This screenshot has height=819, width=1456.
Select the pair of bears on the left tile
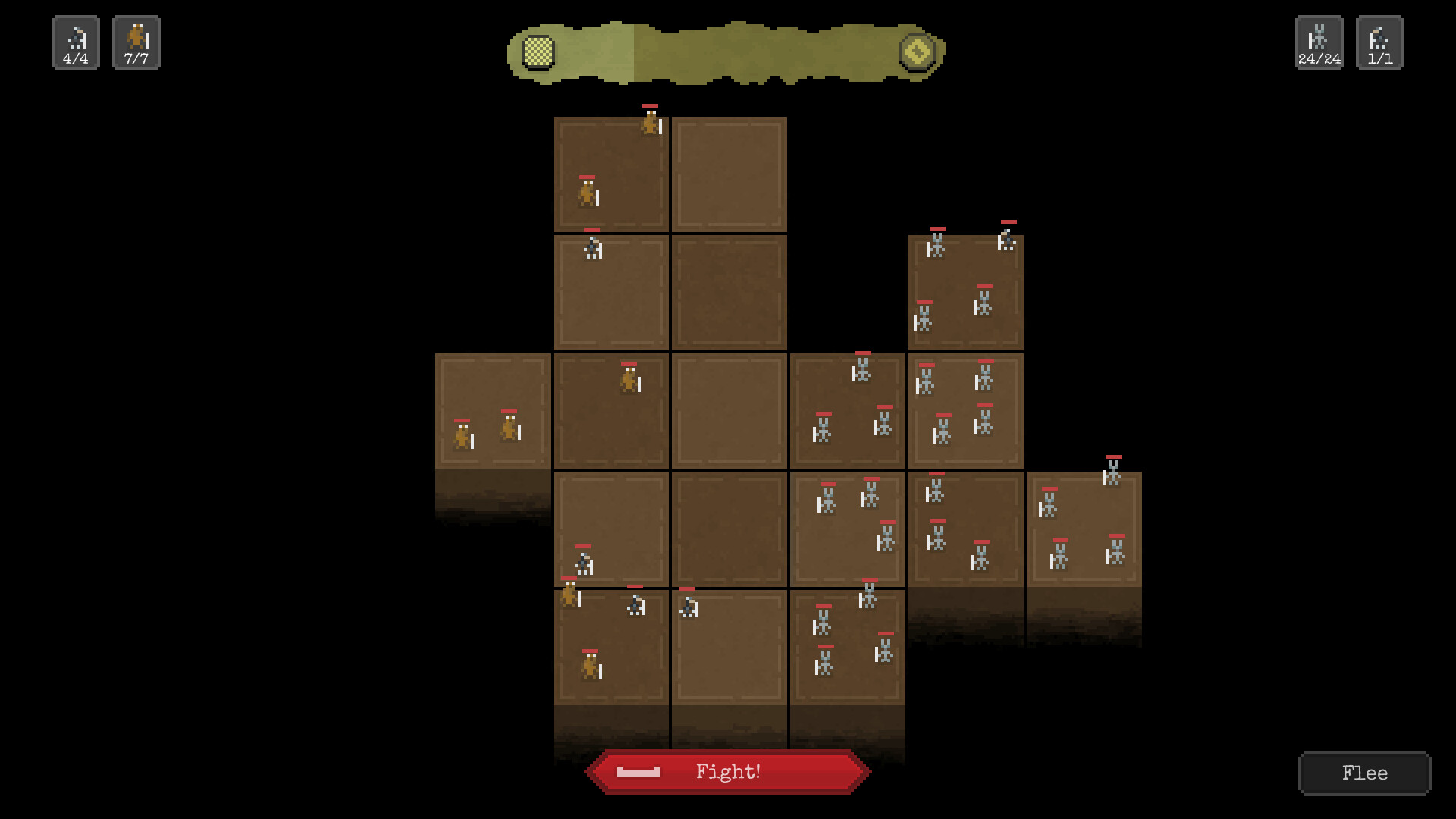coord(485,432)
